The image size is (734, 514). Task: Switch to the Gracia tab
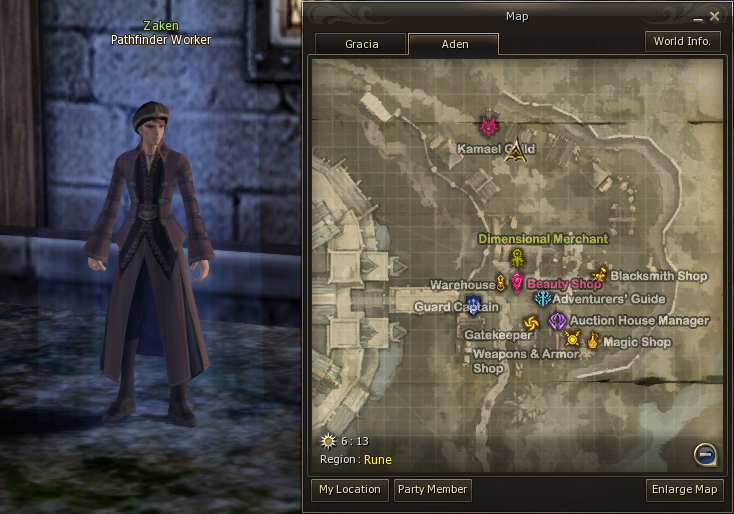pyautogui.click(x=360, y=44)
